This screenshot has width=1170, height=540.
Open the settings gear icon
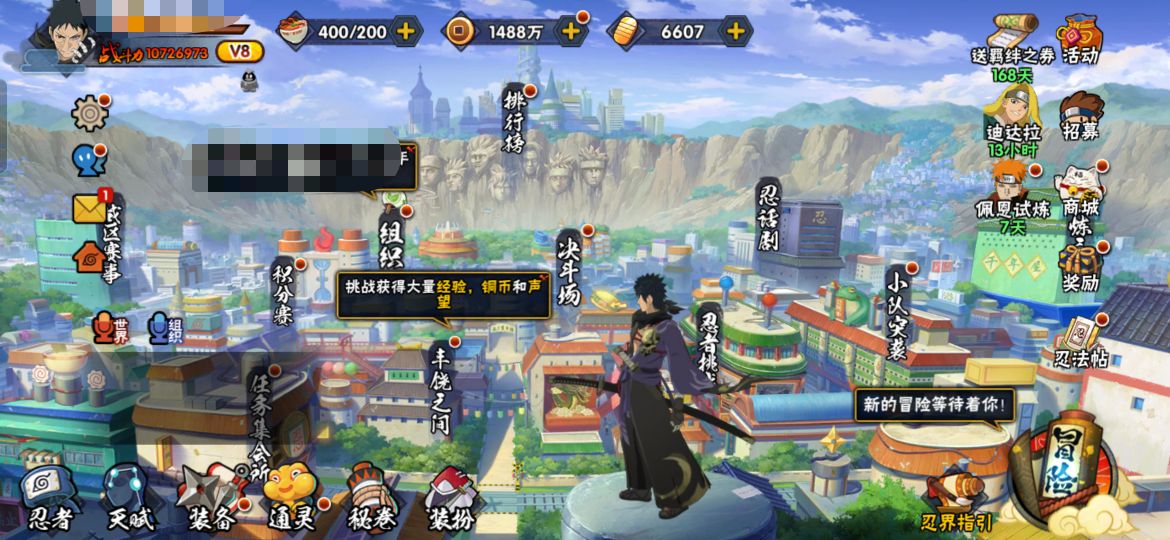pyautogui.click(x=90, y=114)
